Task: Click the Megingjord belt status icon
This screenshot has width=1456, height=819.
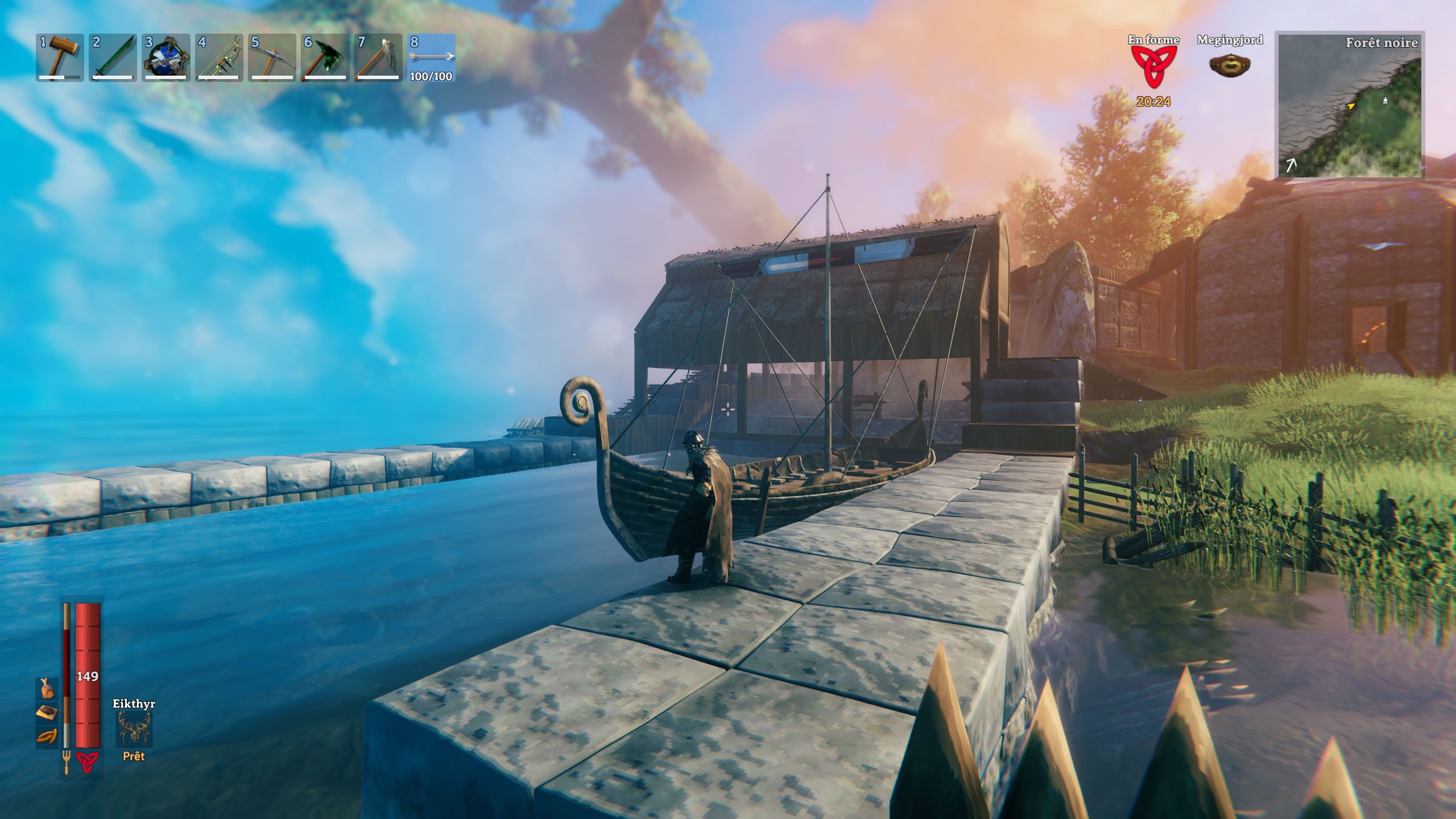Action: tap(1230, 65)
